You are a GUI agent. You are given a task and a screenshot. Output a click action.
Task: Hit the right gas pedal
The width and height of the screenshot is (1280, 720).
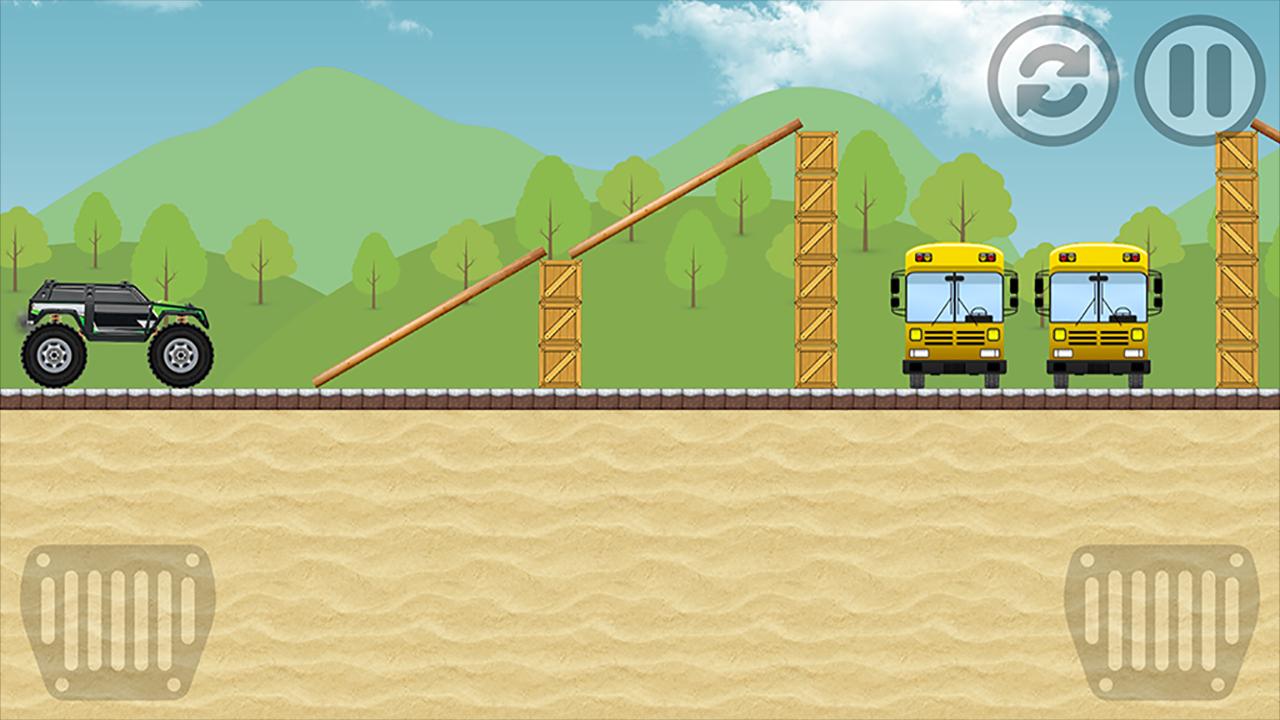click(x=1161, y=620)
